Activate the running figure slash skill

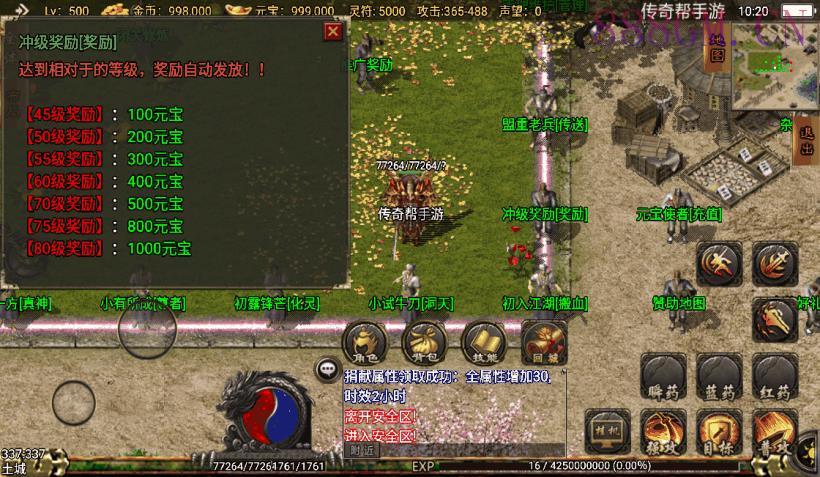coord(719,265)
